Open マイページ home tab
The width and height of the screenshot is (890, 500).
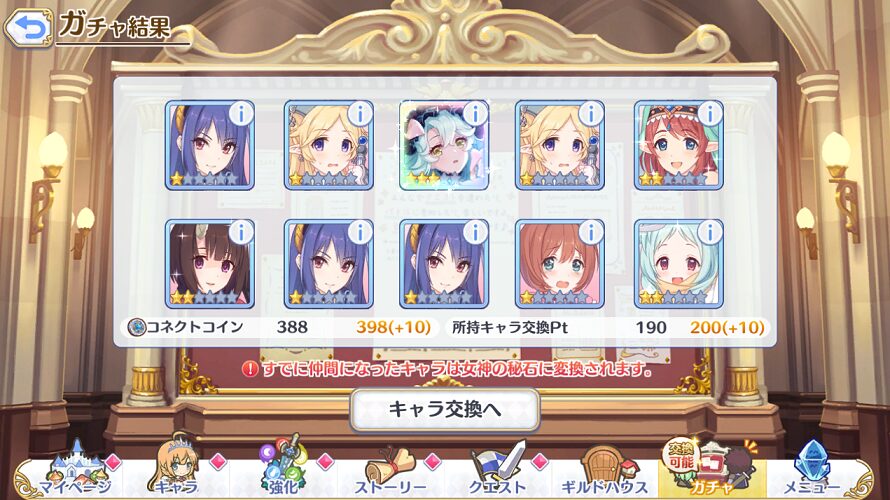(68, 473)
